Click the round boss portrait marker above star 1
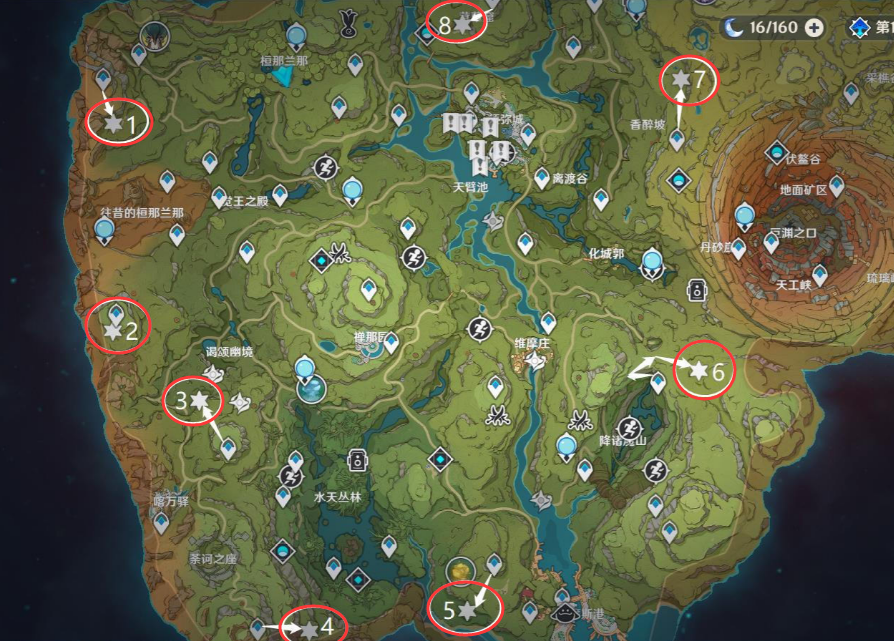This screenshot has height=641, width=894. tap(154, 36)
